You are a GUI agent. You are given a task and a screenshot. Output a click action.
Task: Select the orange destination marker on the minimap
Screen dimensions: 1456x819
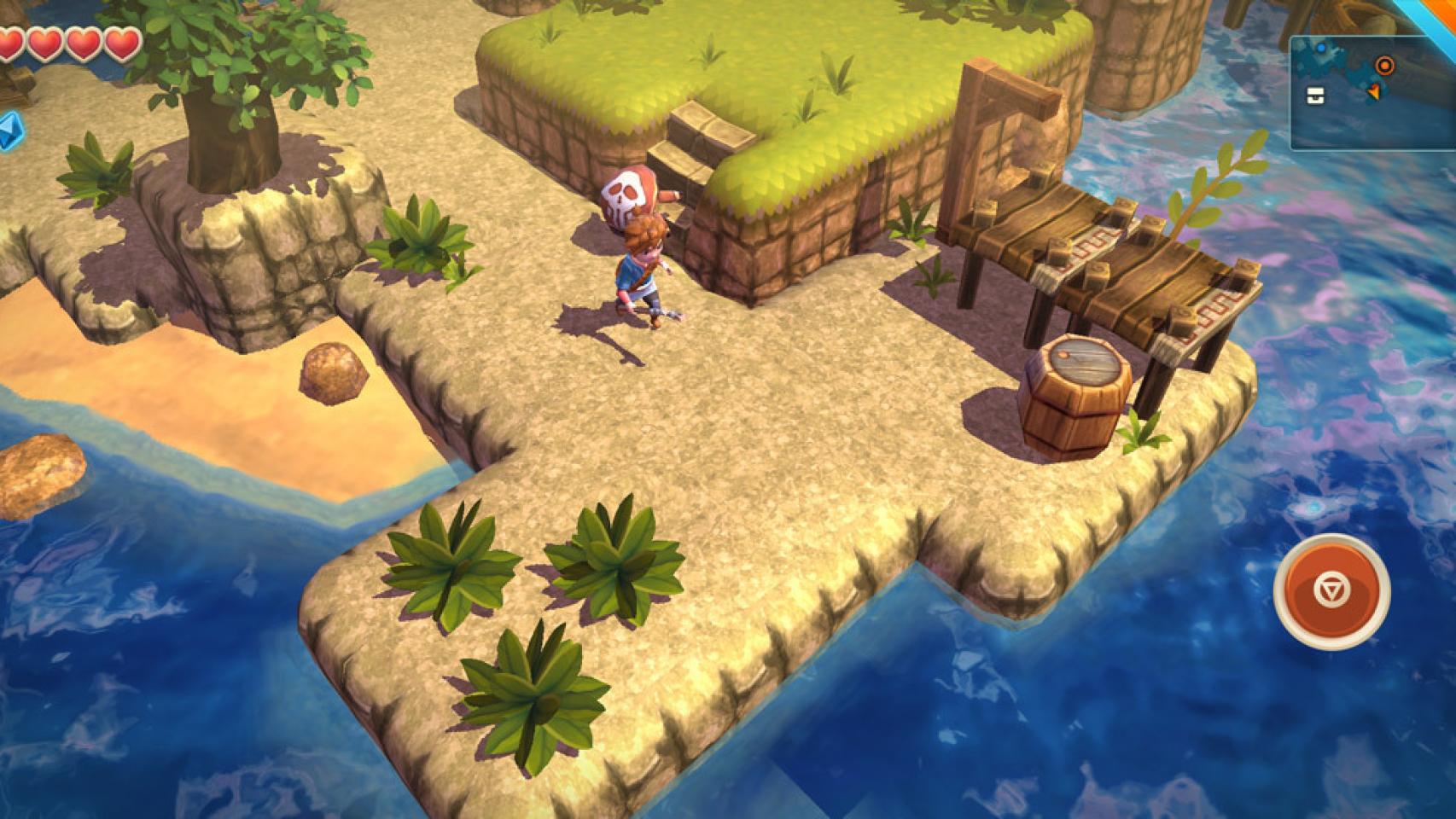(x=1385, y=65)
